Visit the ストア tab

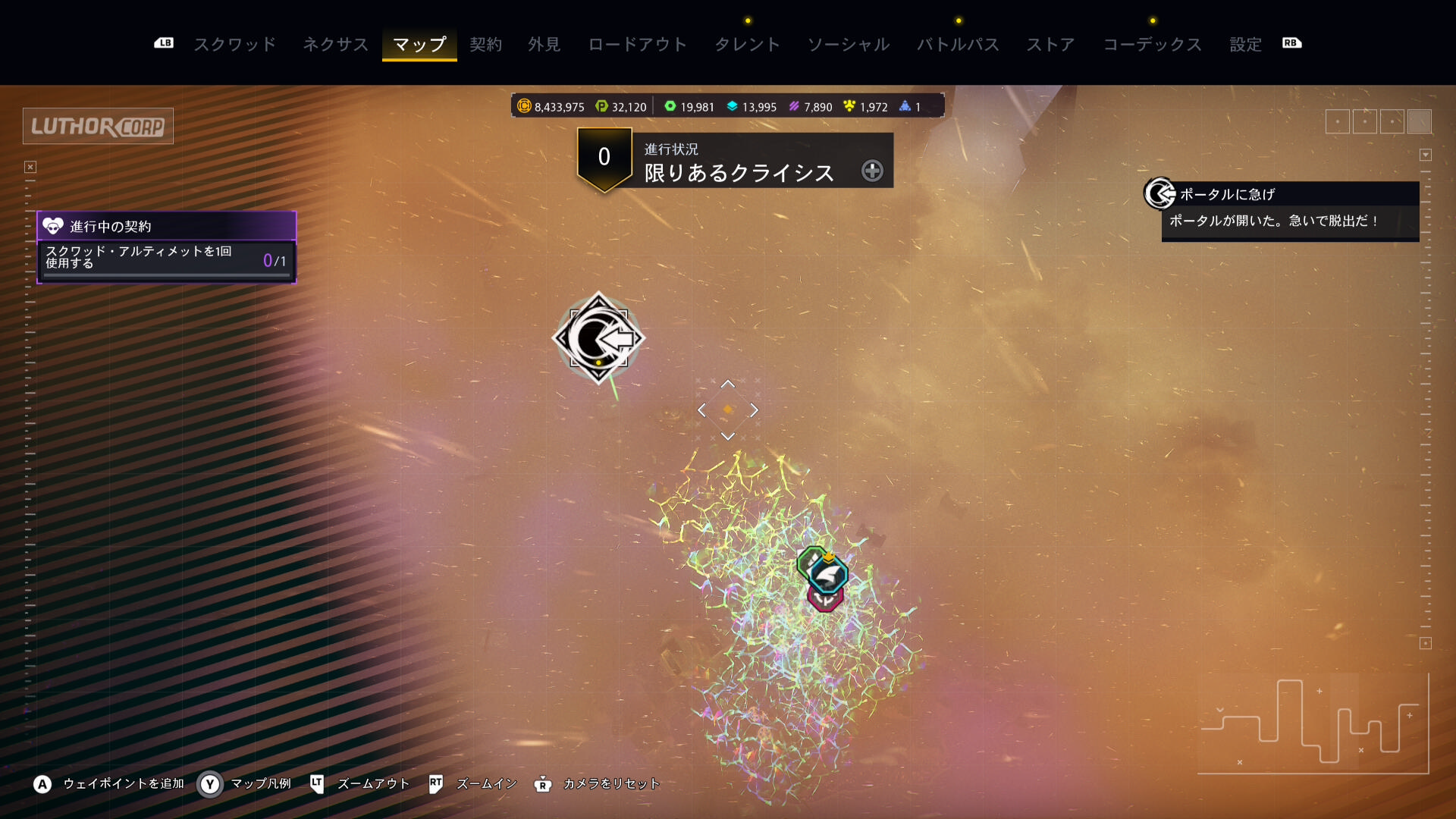(1050, 44)
